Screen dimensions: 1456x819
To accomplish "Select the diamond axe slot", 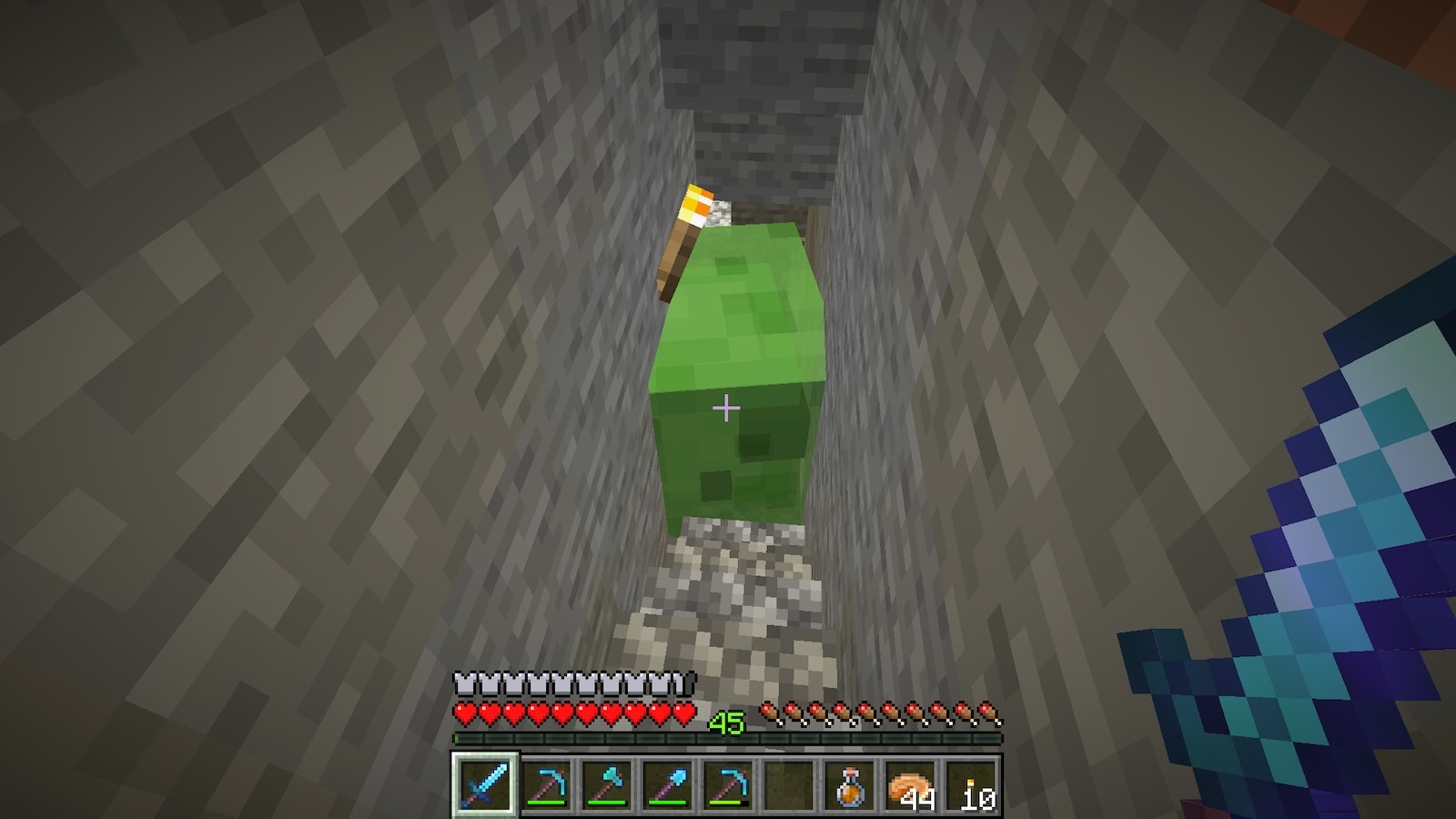I will (x=607, y=784).
